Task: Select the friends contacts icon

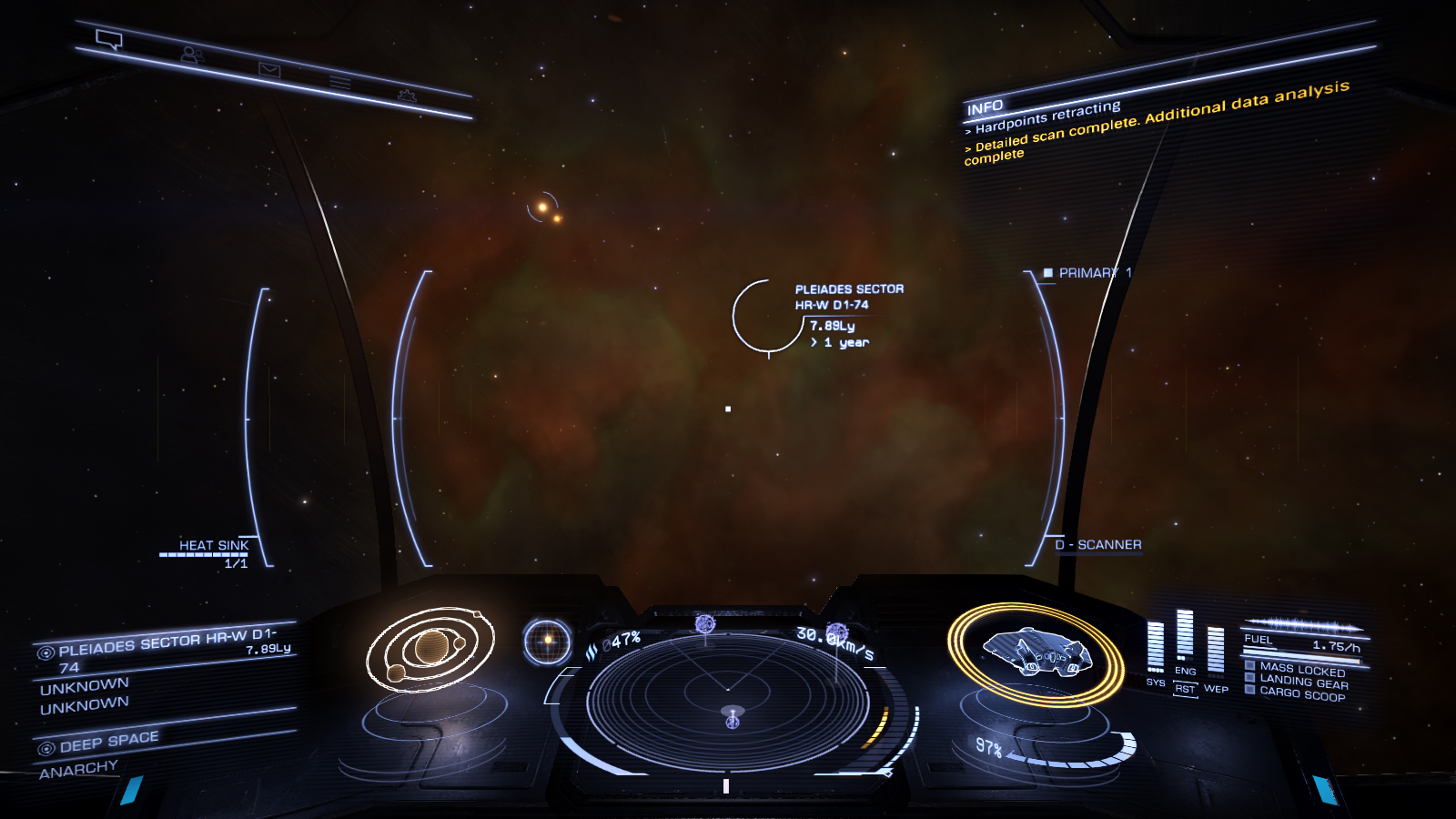Action: (191, 55)
